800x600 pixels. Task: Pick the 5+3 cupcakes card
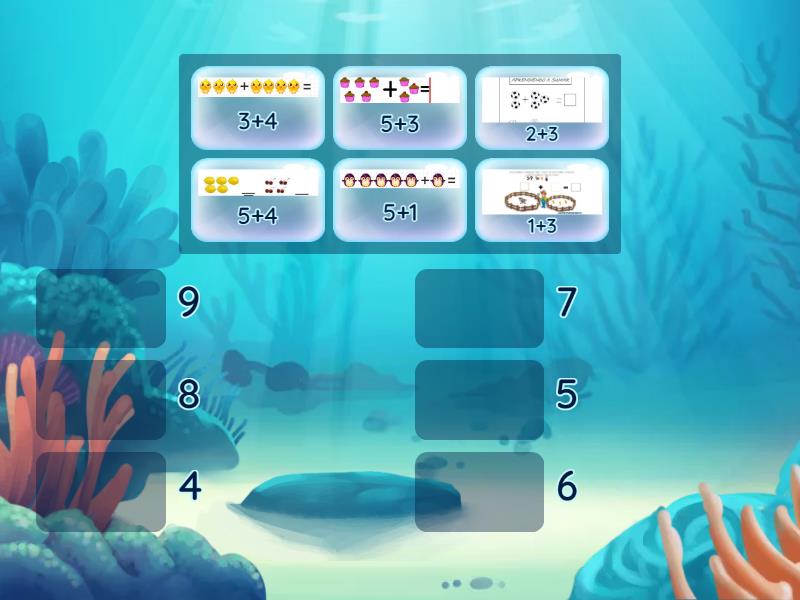pos(400,108)
